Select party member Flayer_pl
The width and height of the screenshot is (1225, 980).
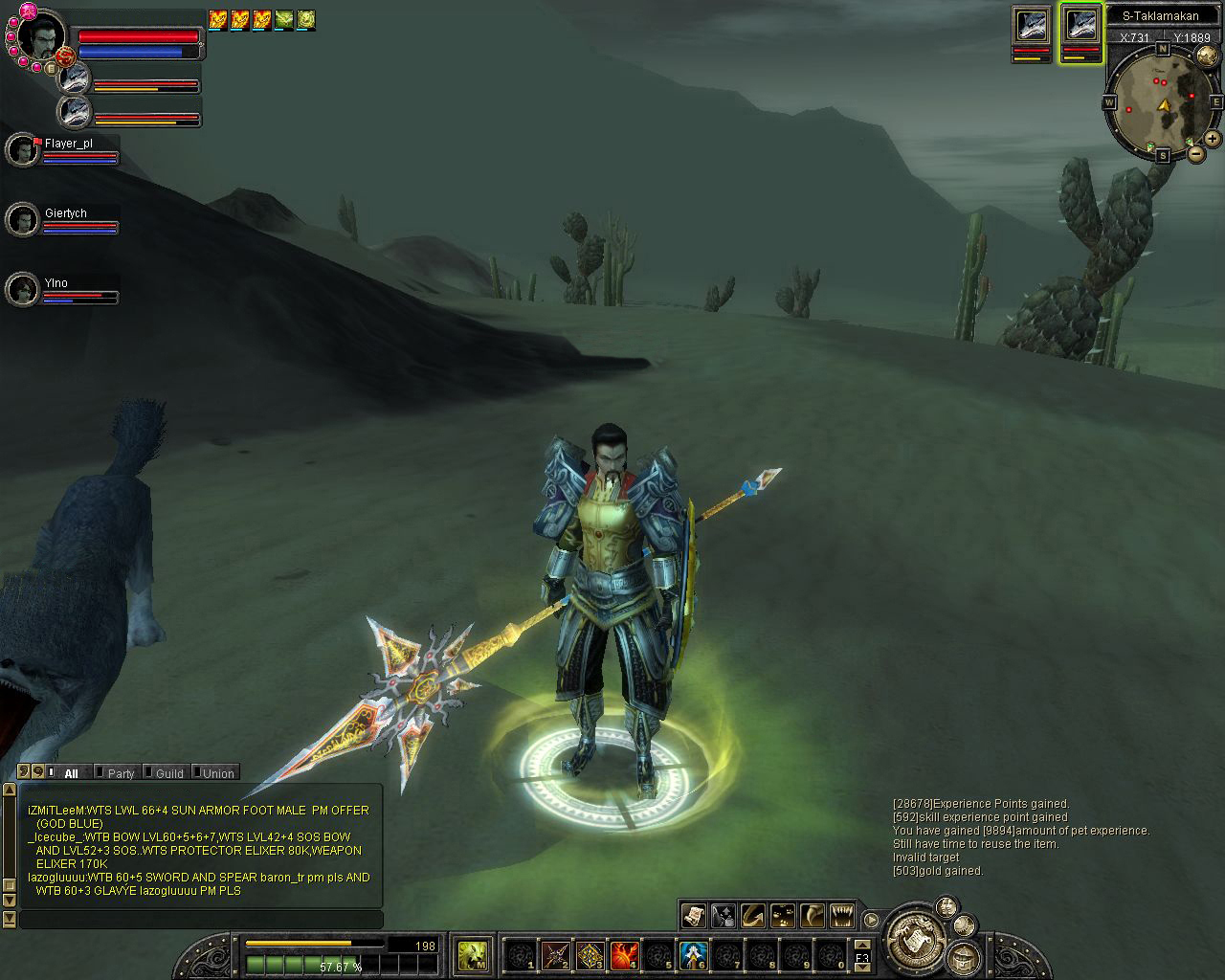click(23, 150)
